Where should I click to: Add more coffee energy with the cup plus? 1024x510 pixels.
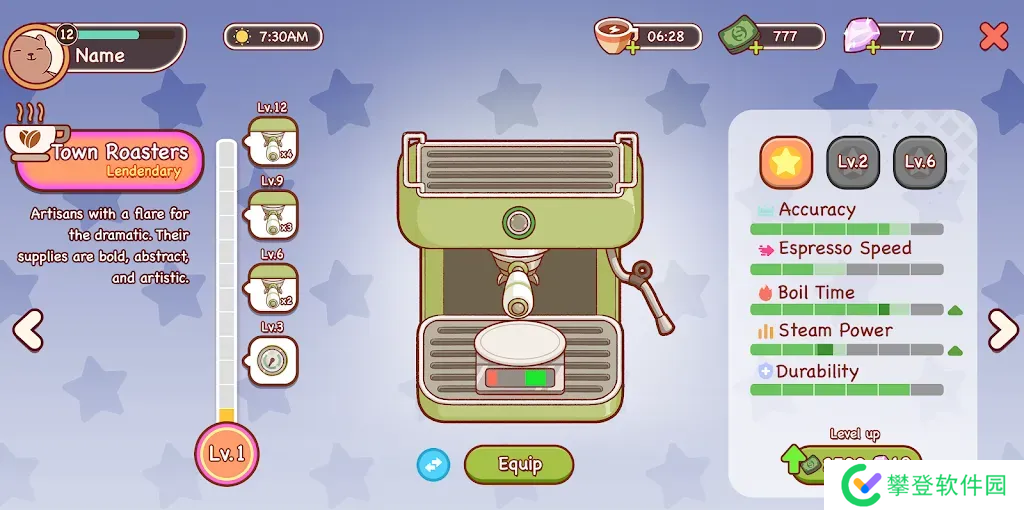tap(633, 48)
